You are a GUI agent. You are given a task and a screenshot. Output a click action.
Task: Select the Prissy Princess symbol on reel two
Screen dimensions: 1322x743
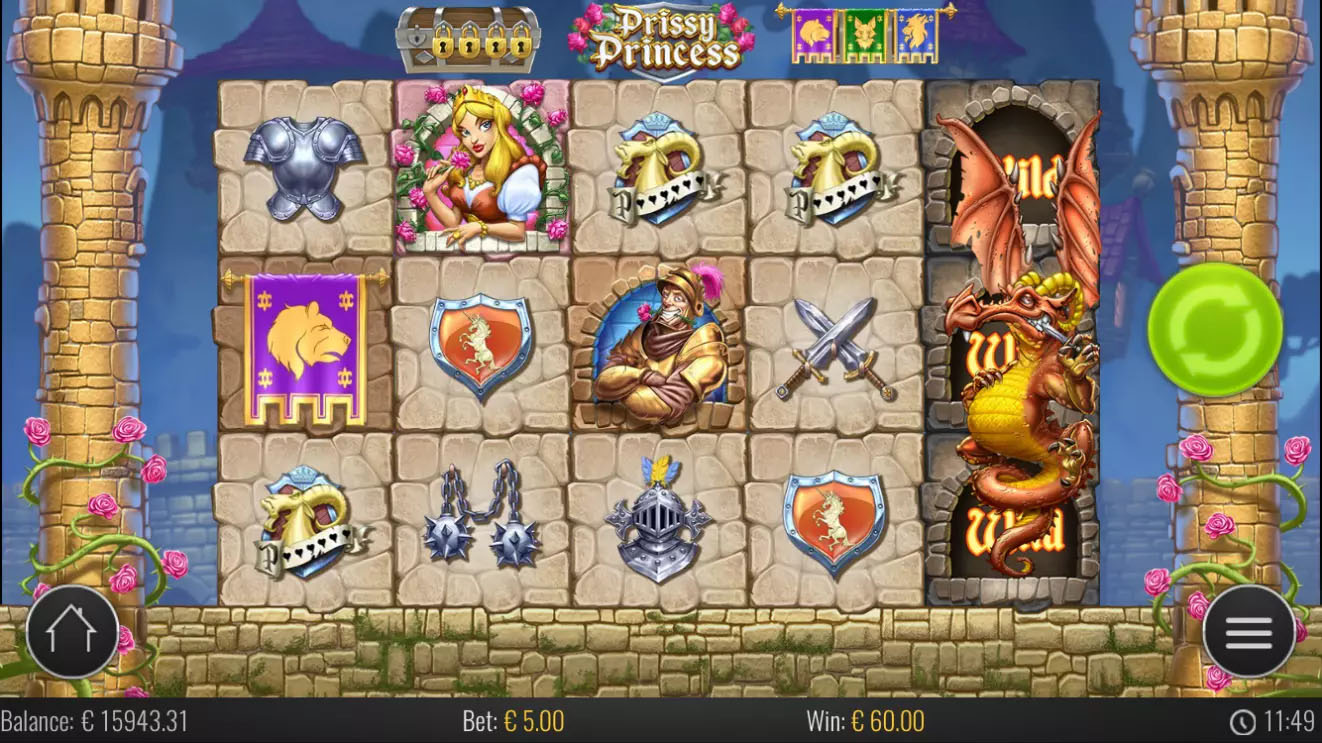click(481, 165)
